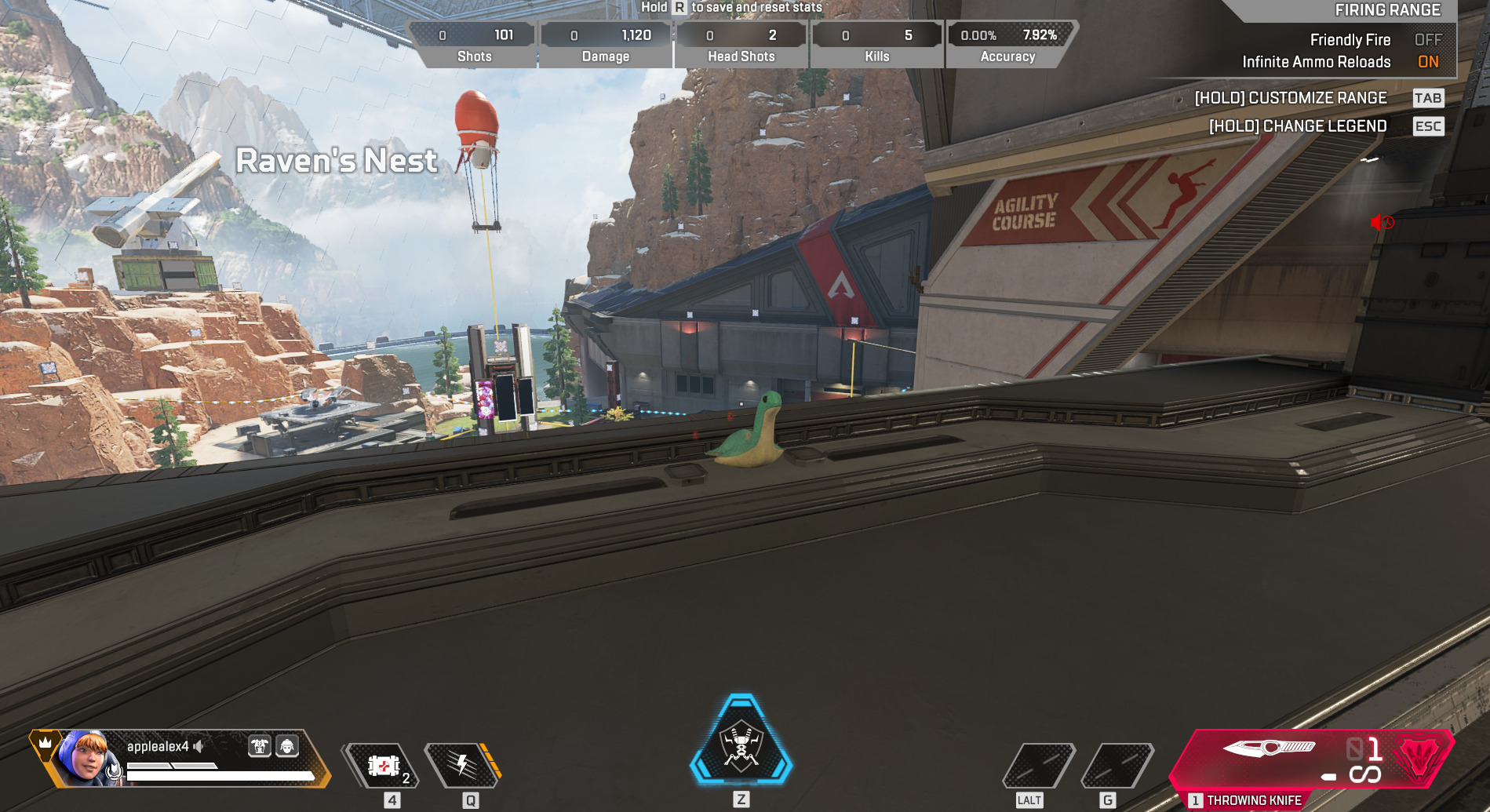Select the Throwing Knife weapon slot
This screenshot has width=1490, height=812.
click(x=1310, y=759)
